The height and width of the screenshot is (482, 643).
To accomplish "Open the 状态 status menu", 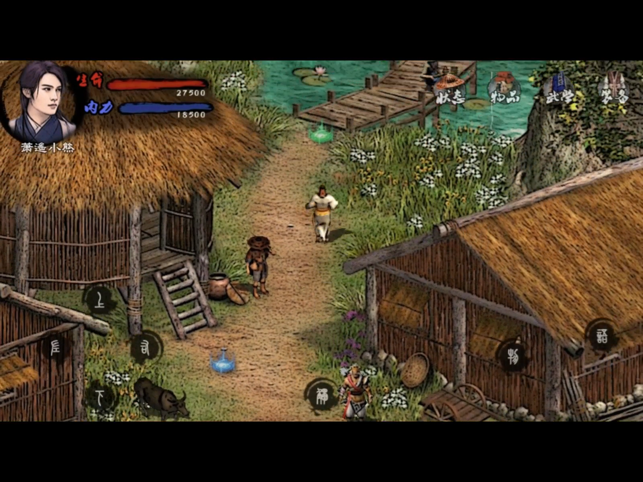I will point(449,89).
